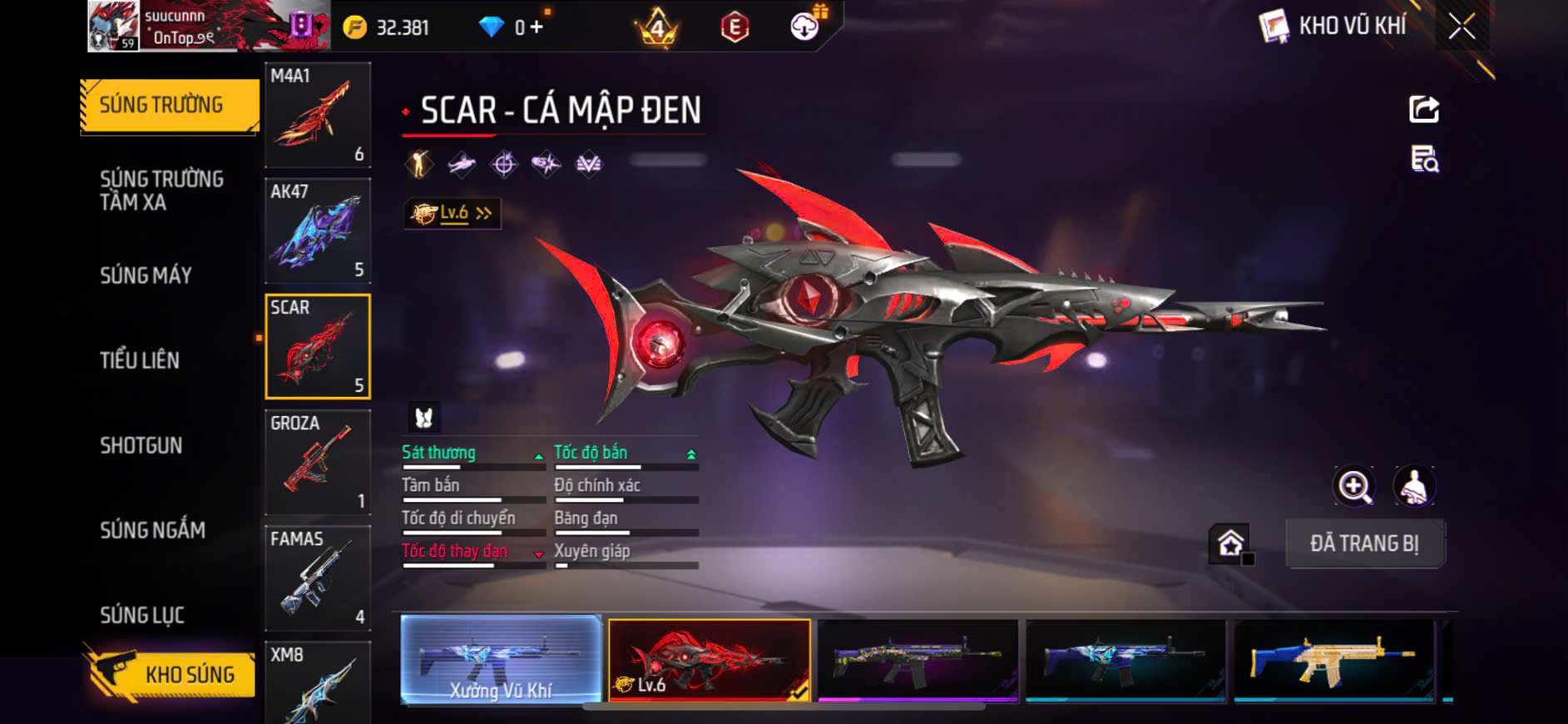Select the M4A1 weapon tile

tap(318, 115)
